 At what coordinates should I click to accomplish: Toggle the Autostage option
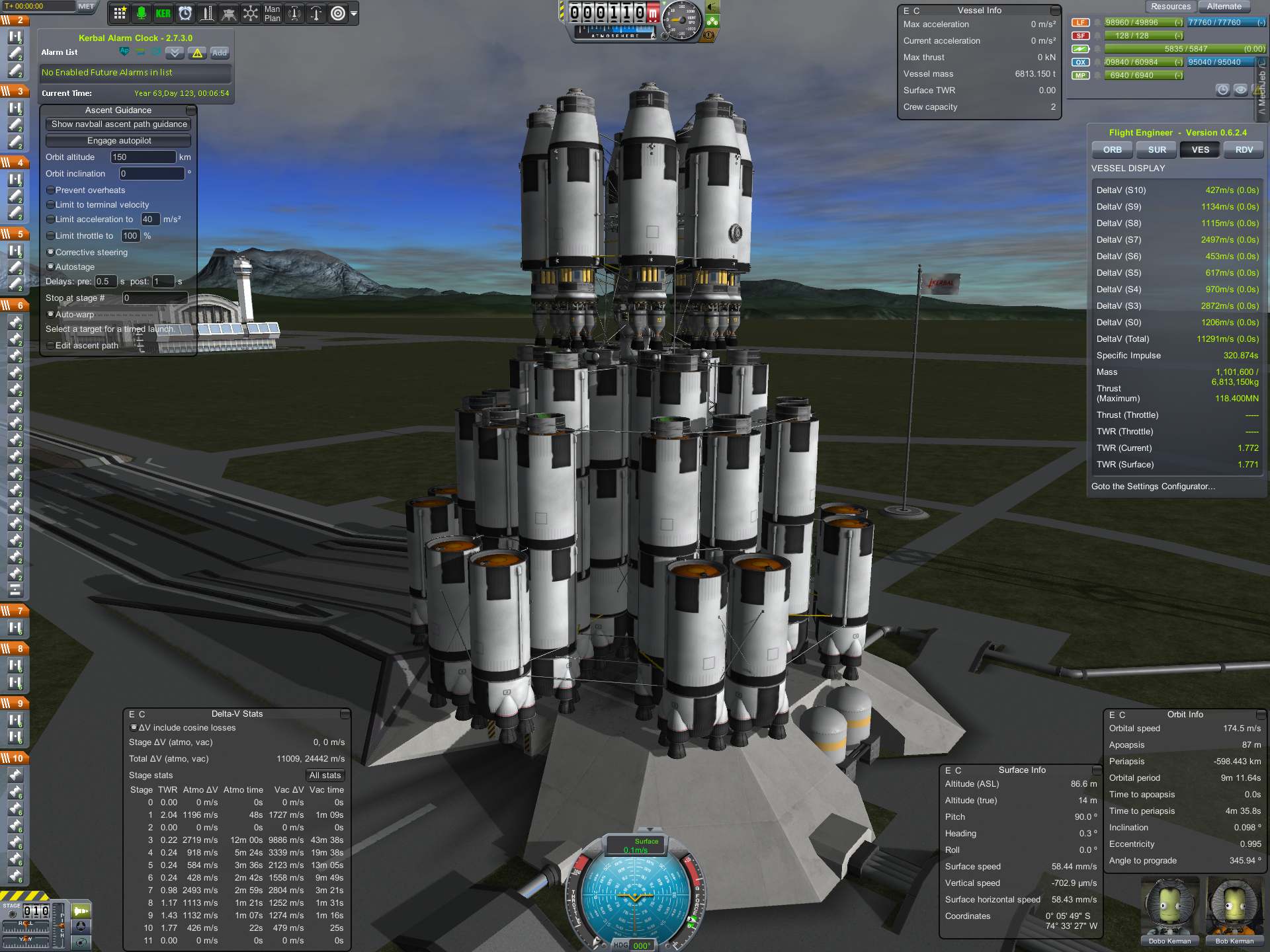coord(51,267)
